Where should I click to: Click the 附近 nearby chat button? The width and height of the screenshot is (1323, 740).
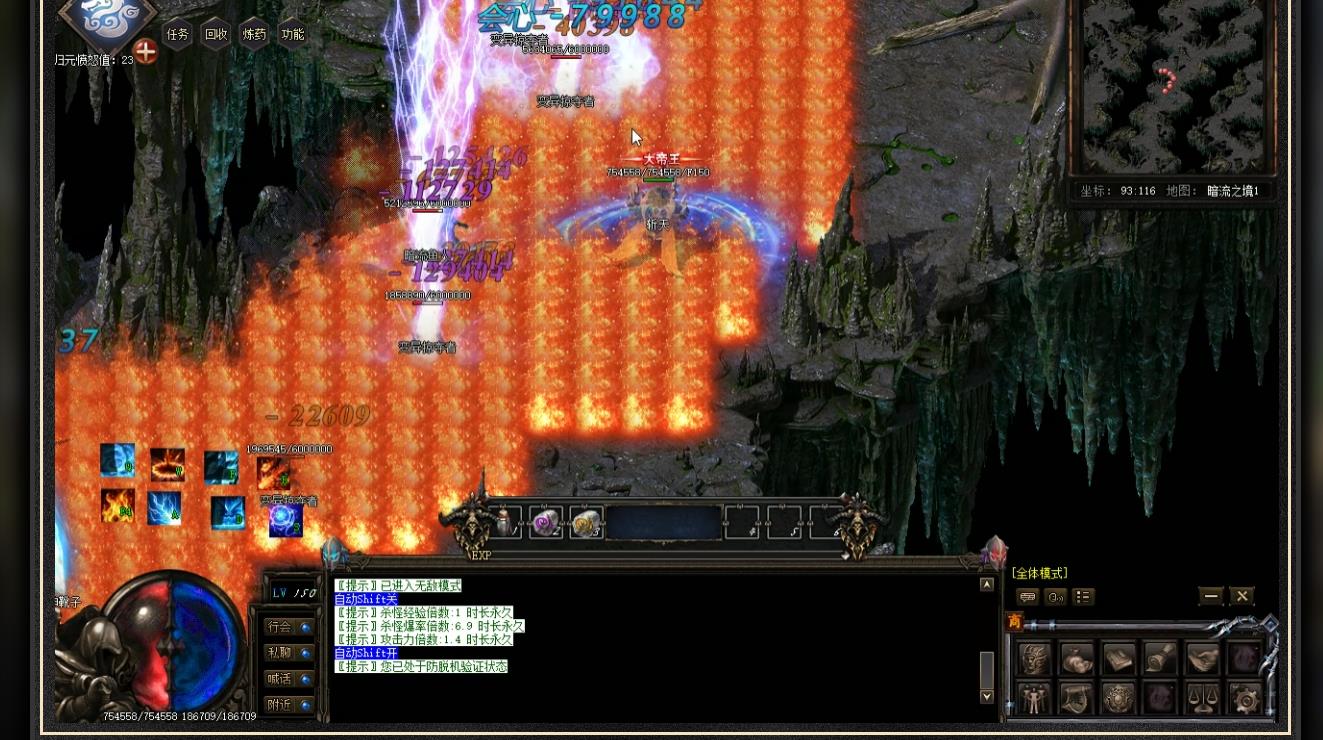tap(280, 703)
